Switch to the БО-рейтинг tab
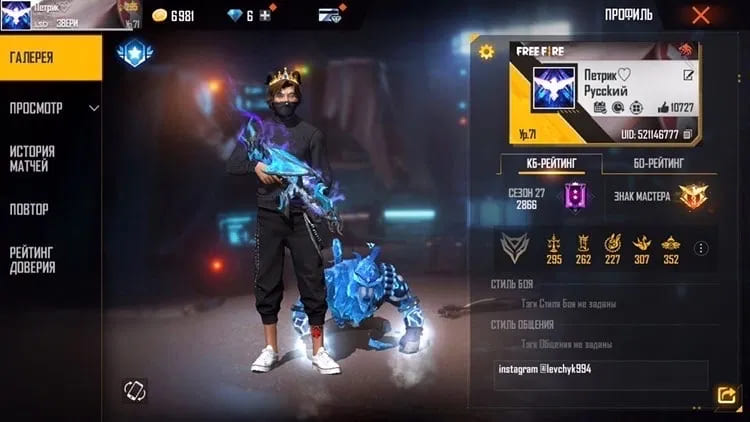750x422 pixels. (659, 163)
